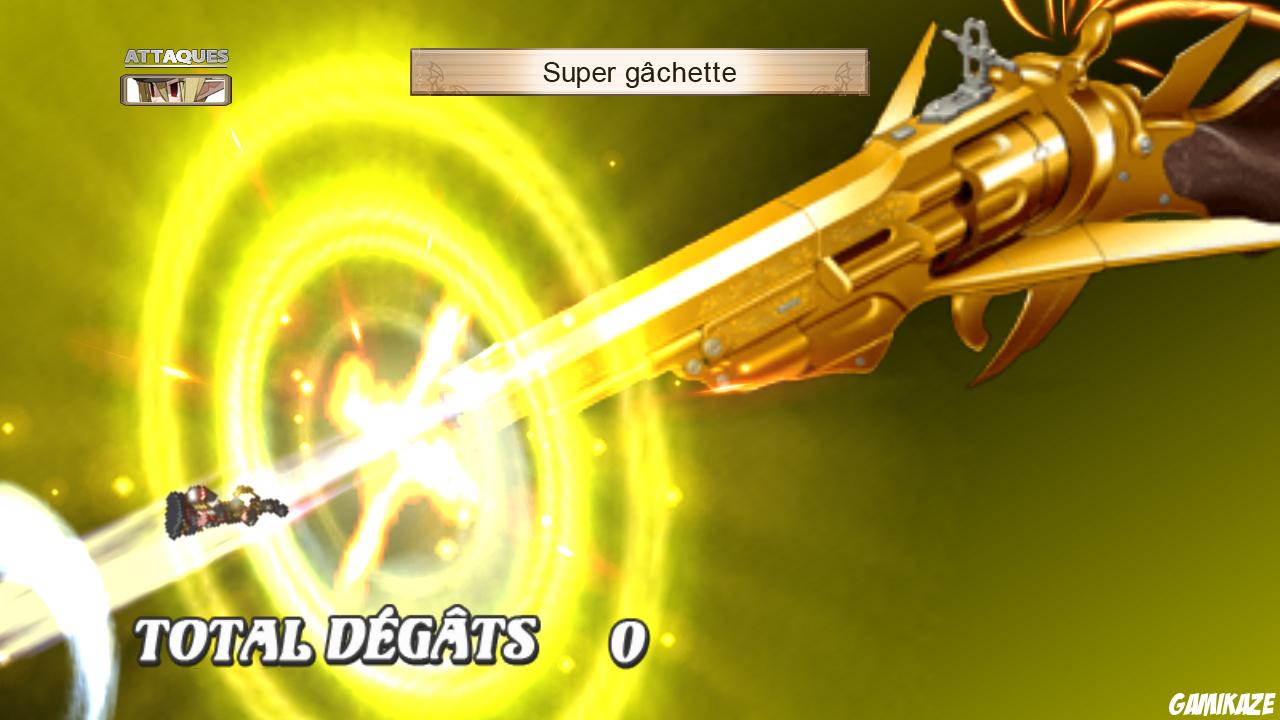The height and width of the screenshot is (720, 1280).
Task: Click the damage counter showing 0
Action: tap(625, 645)
